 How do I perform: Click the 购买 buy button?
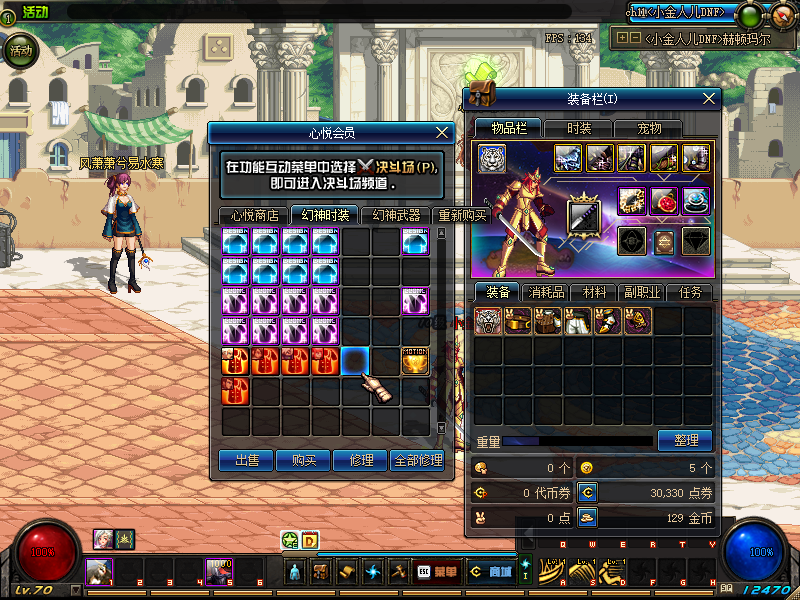[304, 460]
